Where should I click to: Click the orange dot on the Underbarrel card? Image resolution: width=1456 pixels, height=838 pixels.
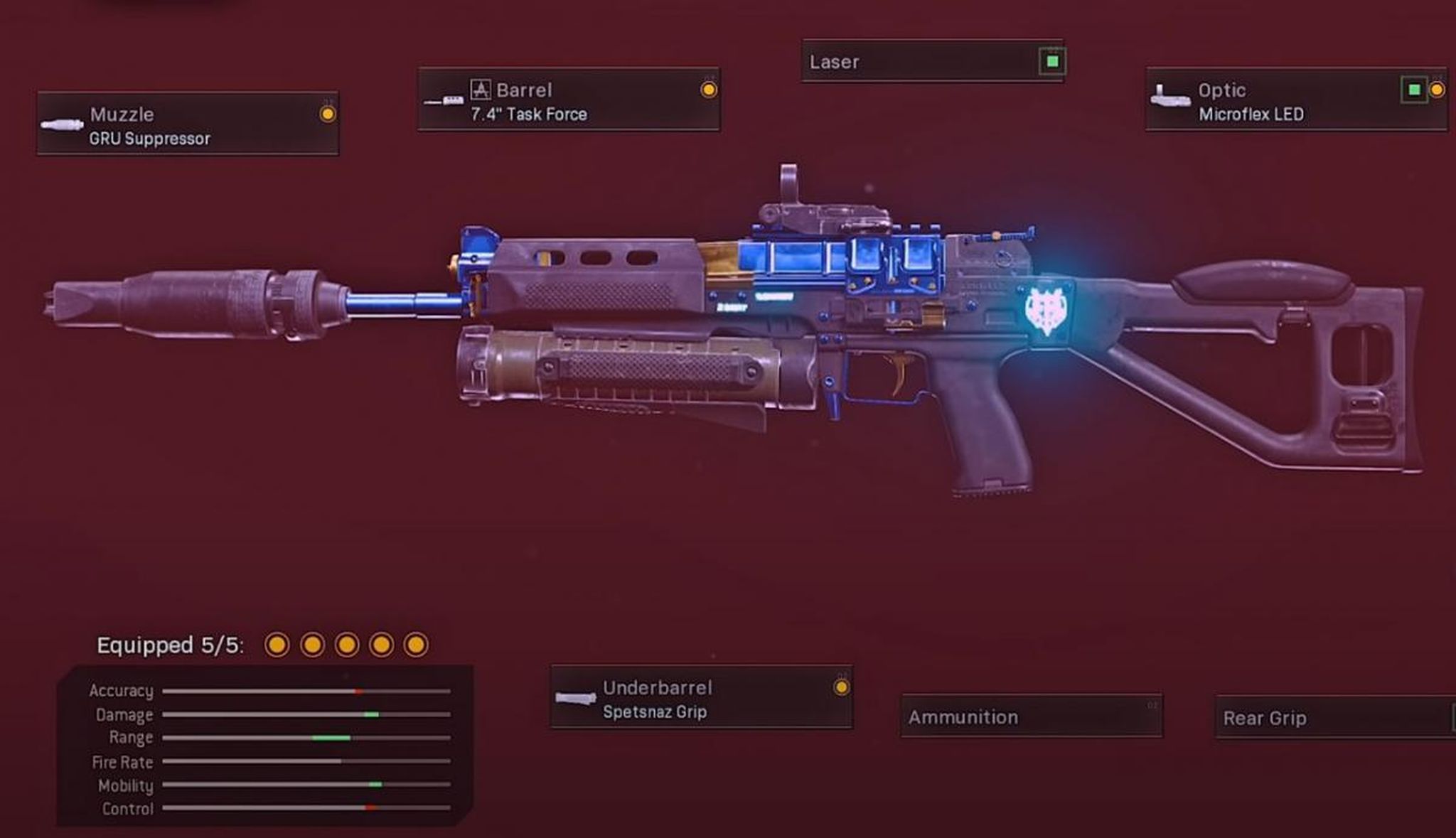pyautogui.click(x=842, y=687)
